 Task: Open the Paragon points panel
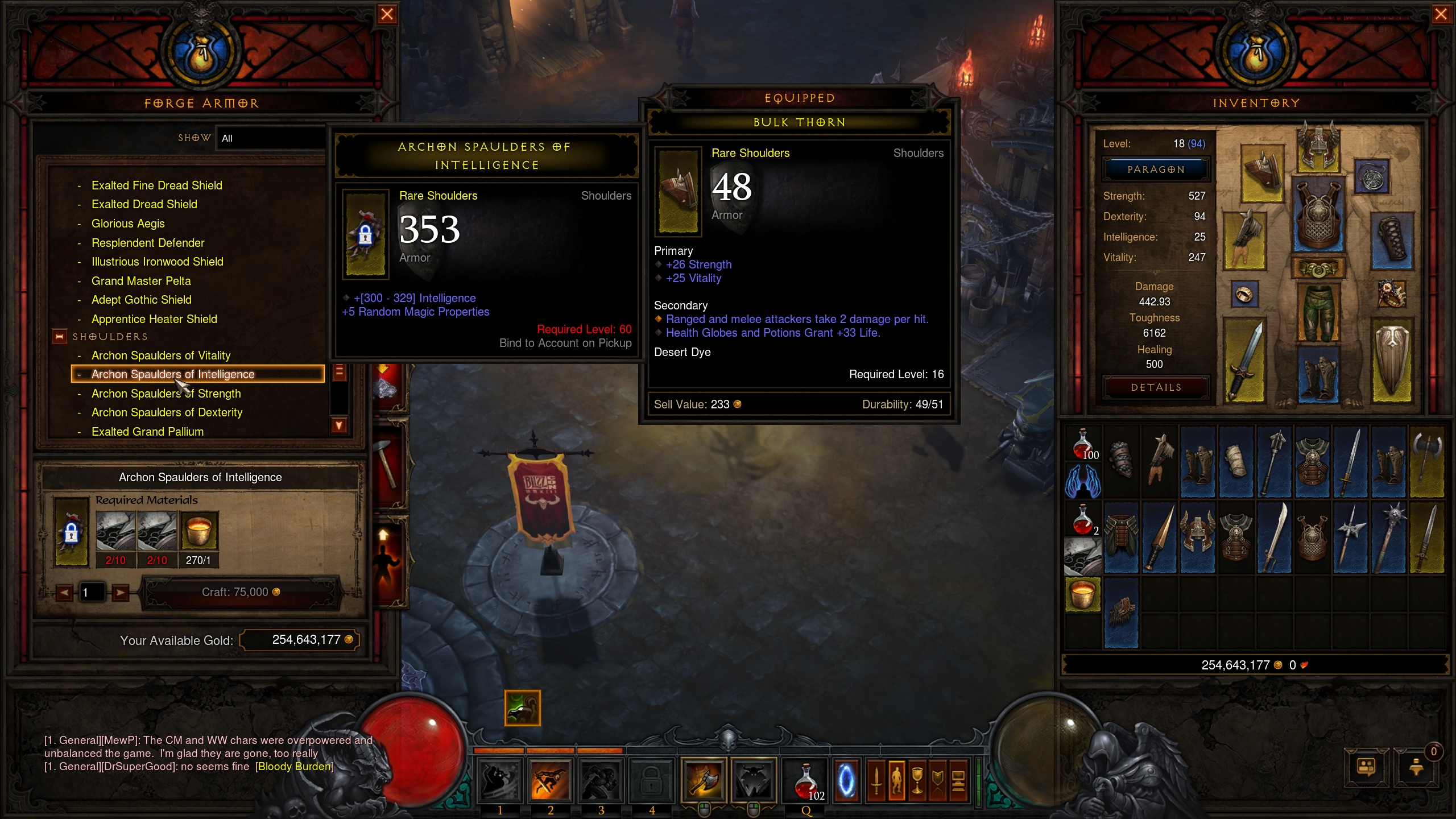[1155, 169]
